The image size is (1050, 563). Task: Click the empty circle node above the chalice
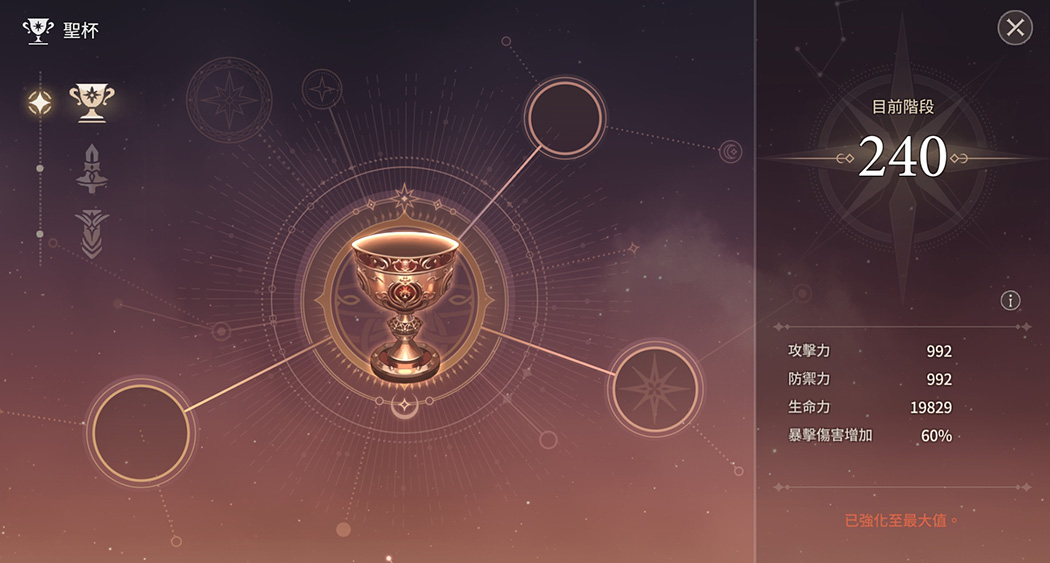point(565,118)
